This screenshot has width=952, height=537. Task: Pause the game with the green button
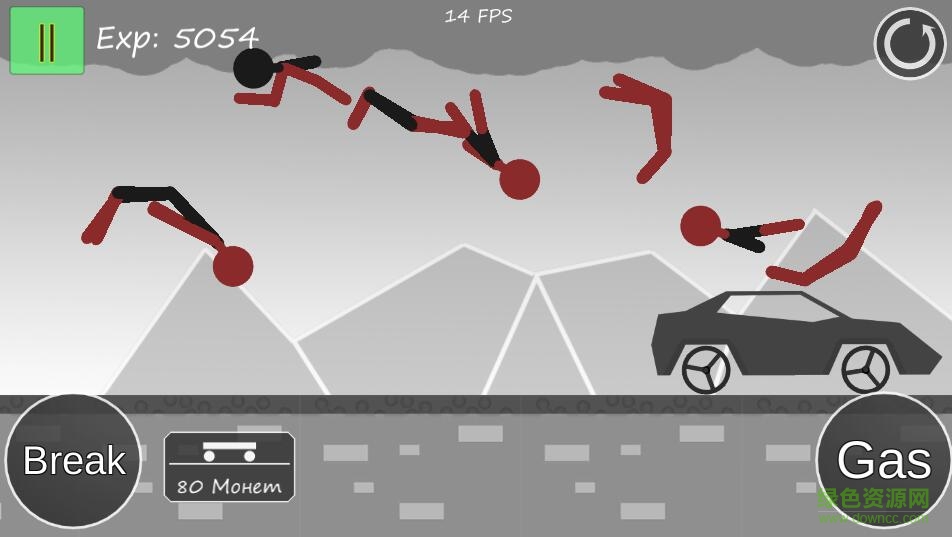[x=47, y=41]
